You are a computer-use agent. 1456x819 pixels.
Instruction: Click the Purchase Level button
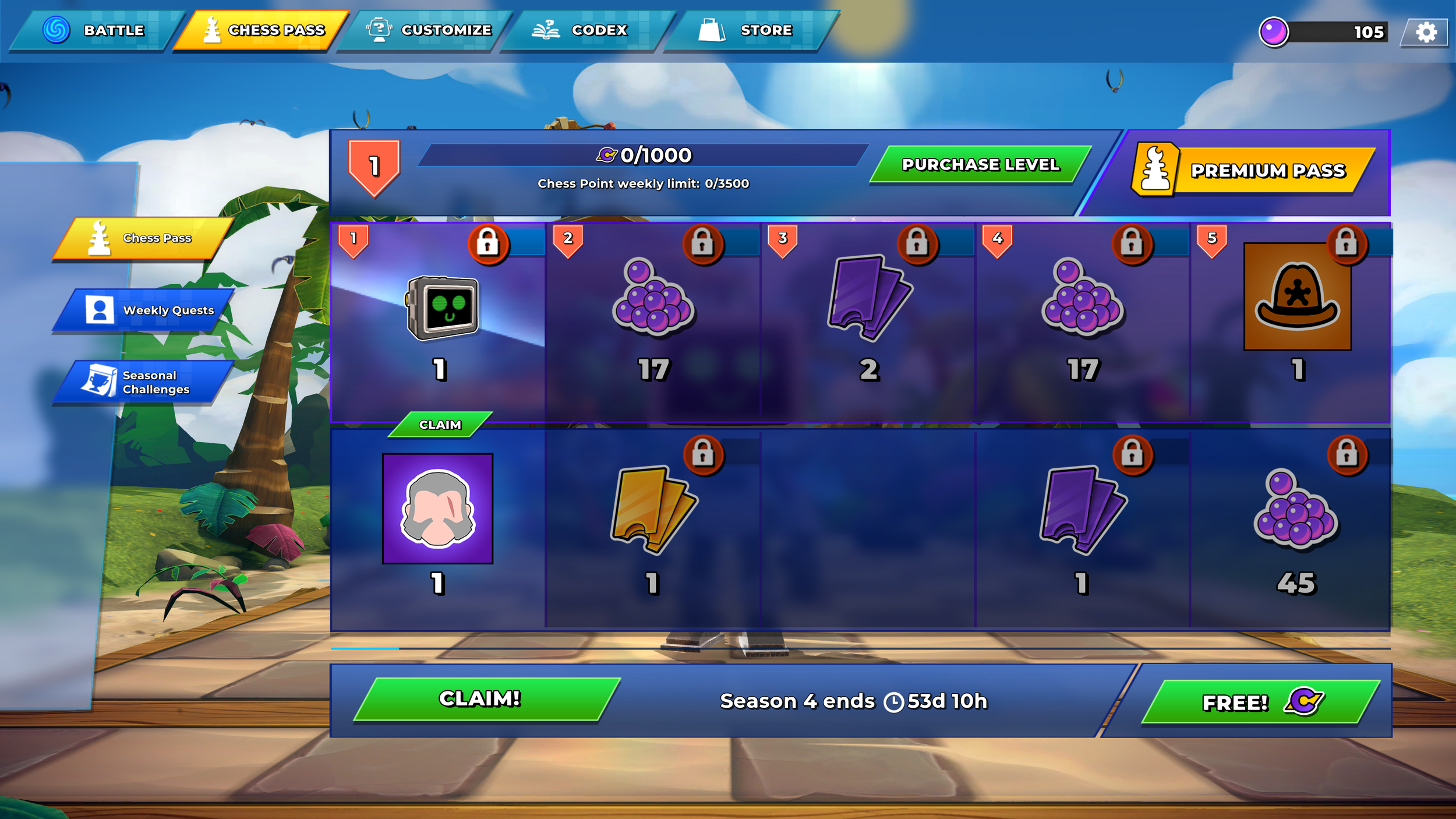(x=980, y=165)
